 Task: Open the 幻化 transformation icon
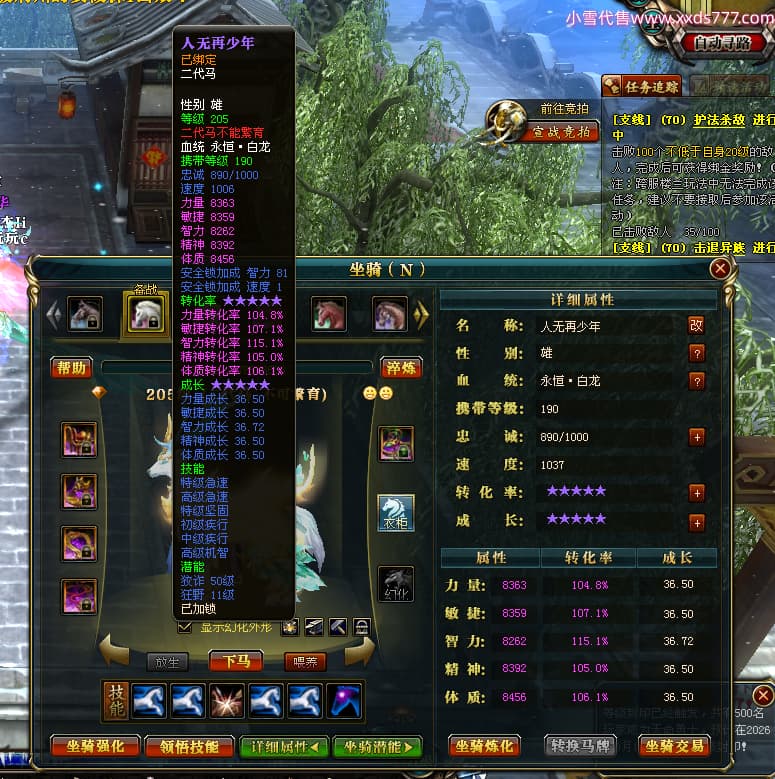(396, 585)
